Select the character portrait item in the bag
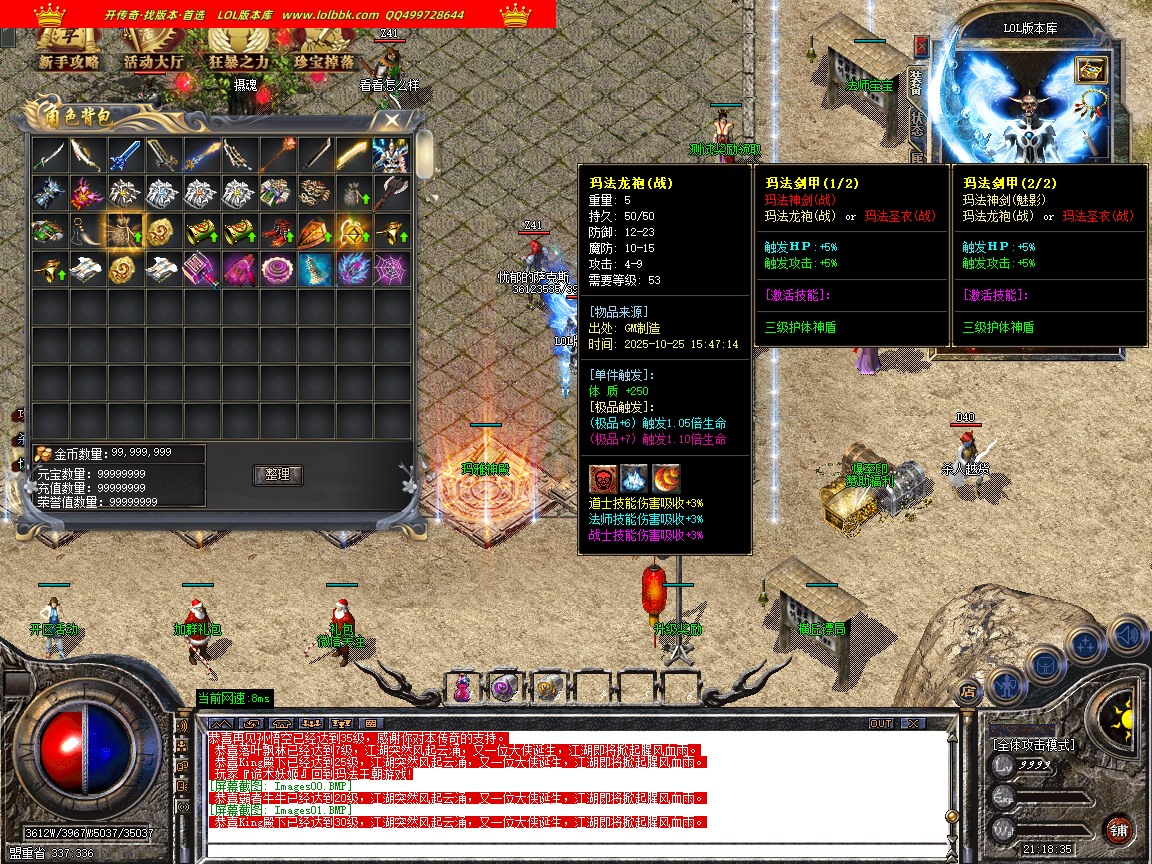Viewport: 1152px width, 864px height. point(391,155)
